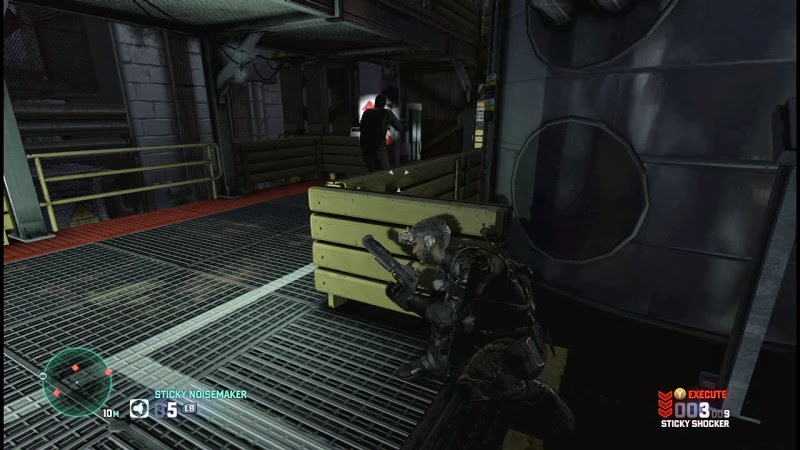Select the Sticky Shocker weapon label
The height and width of the screenshot is (450, 800).
tap(694, 424)
